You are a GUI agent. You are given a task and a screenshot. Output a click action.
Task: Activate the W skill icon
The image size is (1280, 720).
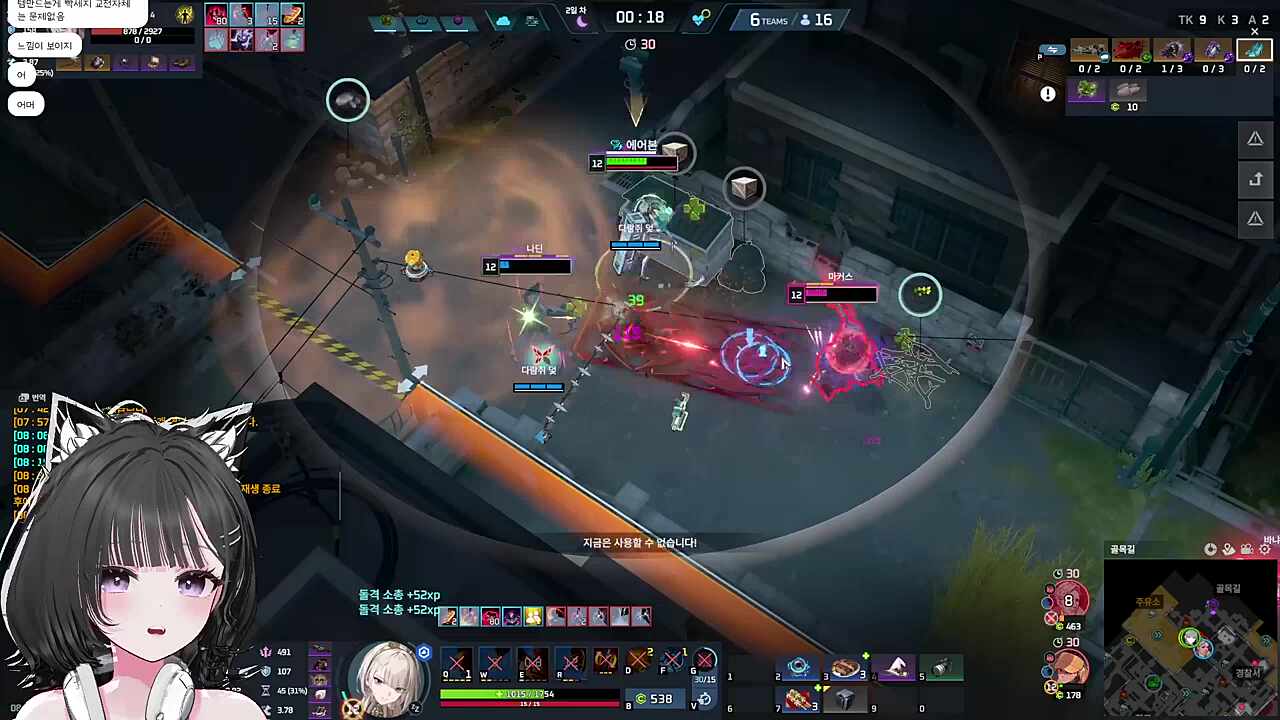coord(495,662)
